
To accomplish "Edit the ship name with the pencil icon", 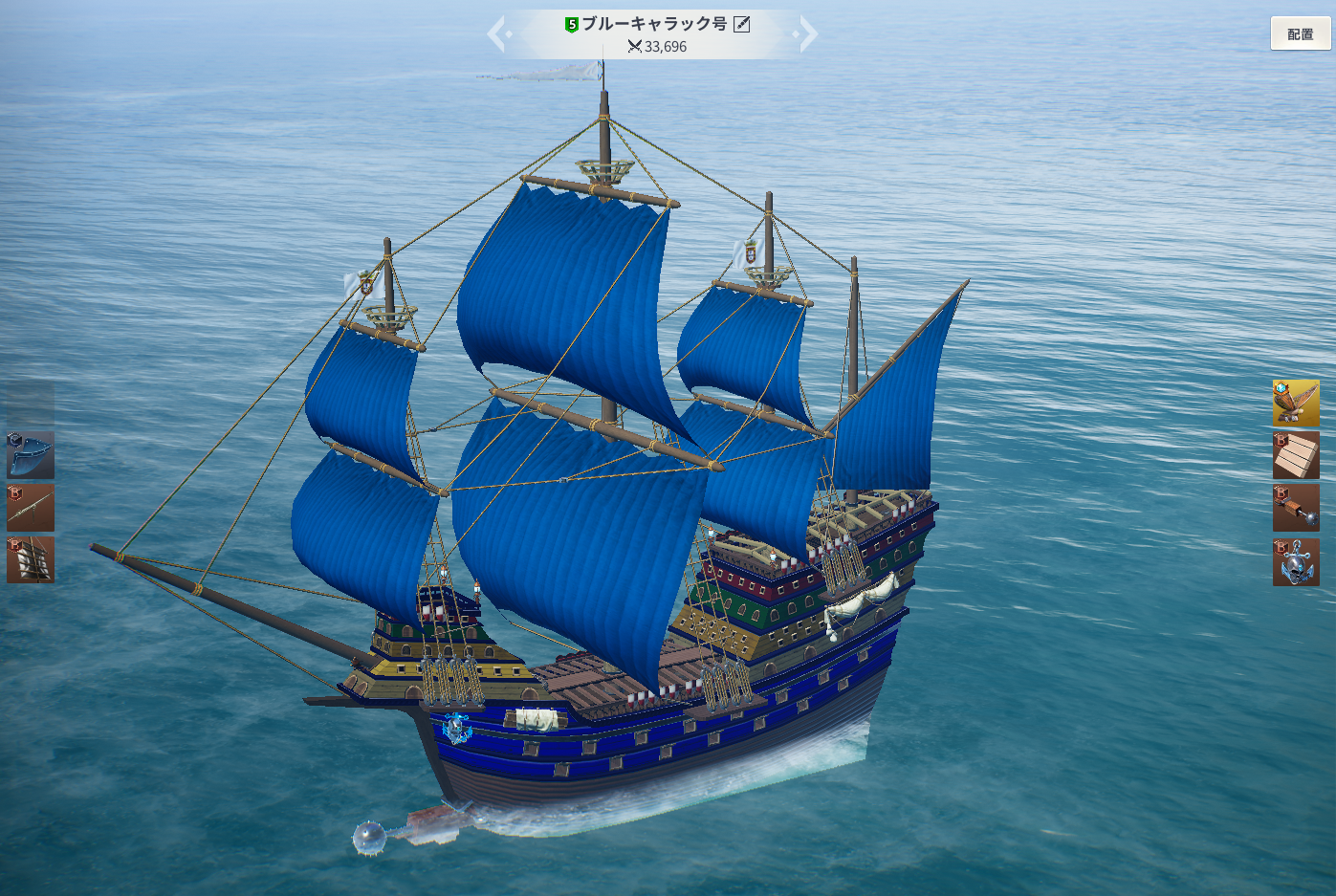I will [742, 24].
